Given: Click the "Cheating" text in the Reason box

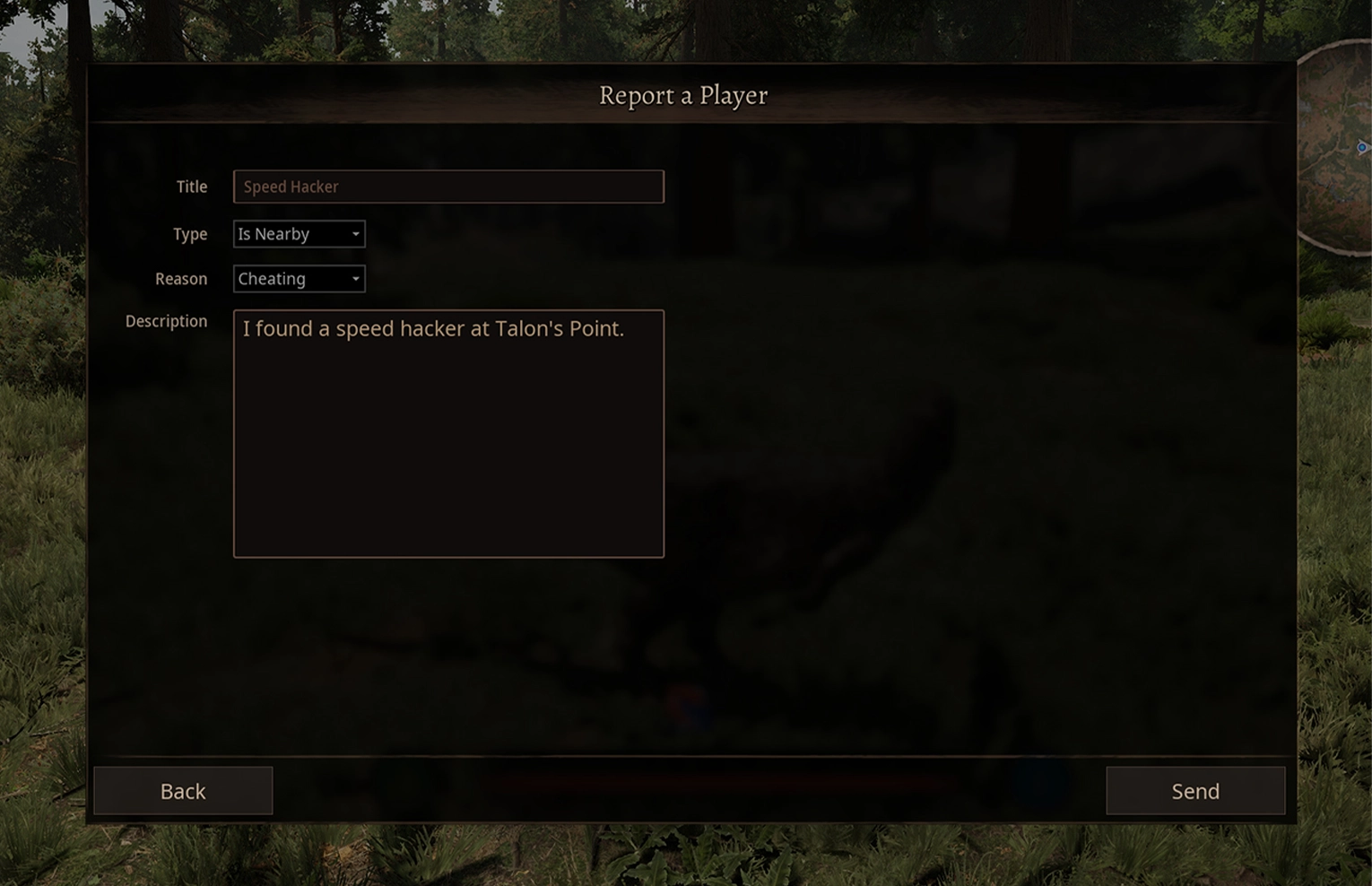Looking at the screenshot, I should [x=271, y=278].
